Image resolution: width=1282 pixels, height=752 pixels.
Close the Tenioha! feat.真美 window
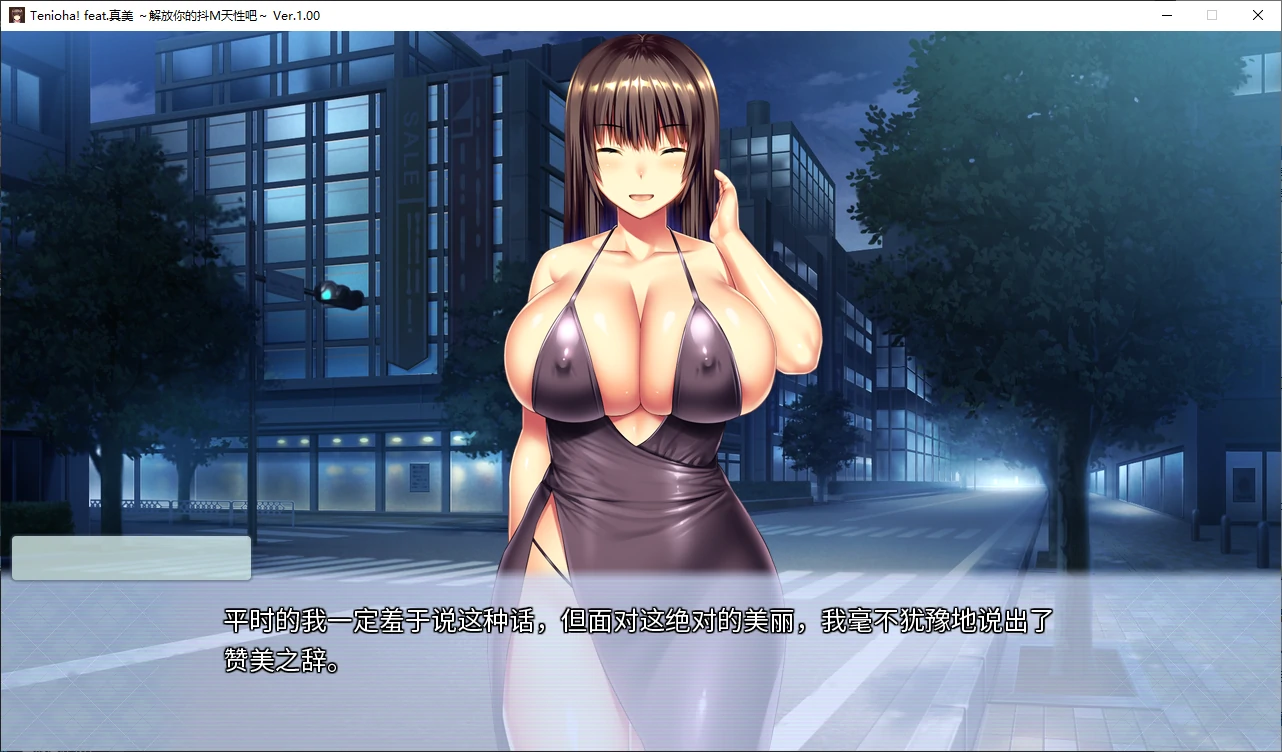pos(1258,15)
